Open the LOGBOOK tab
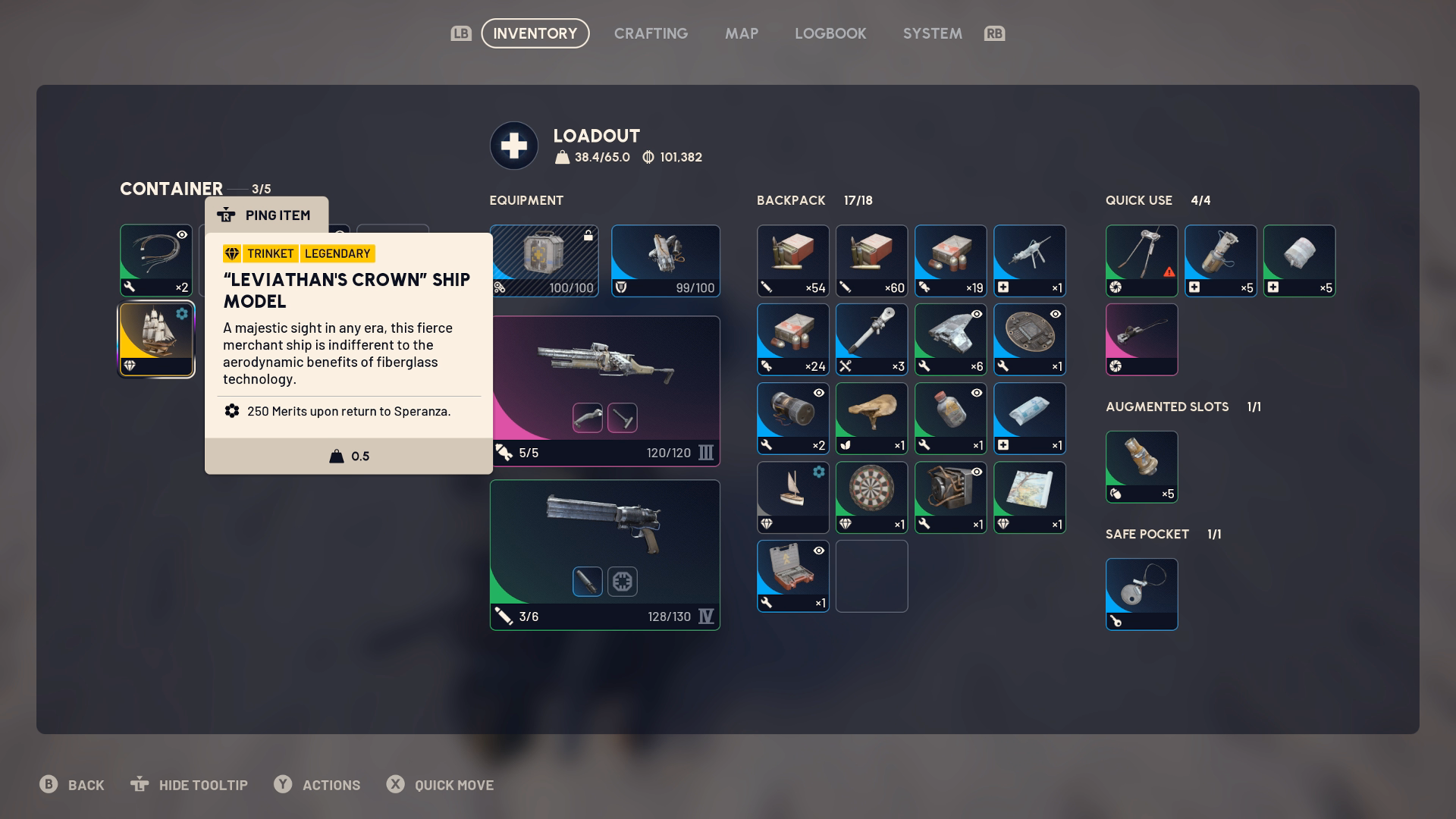Viewport: 1456px width, 819px height. [830, 33]
